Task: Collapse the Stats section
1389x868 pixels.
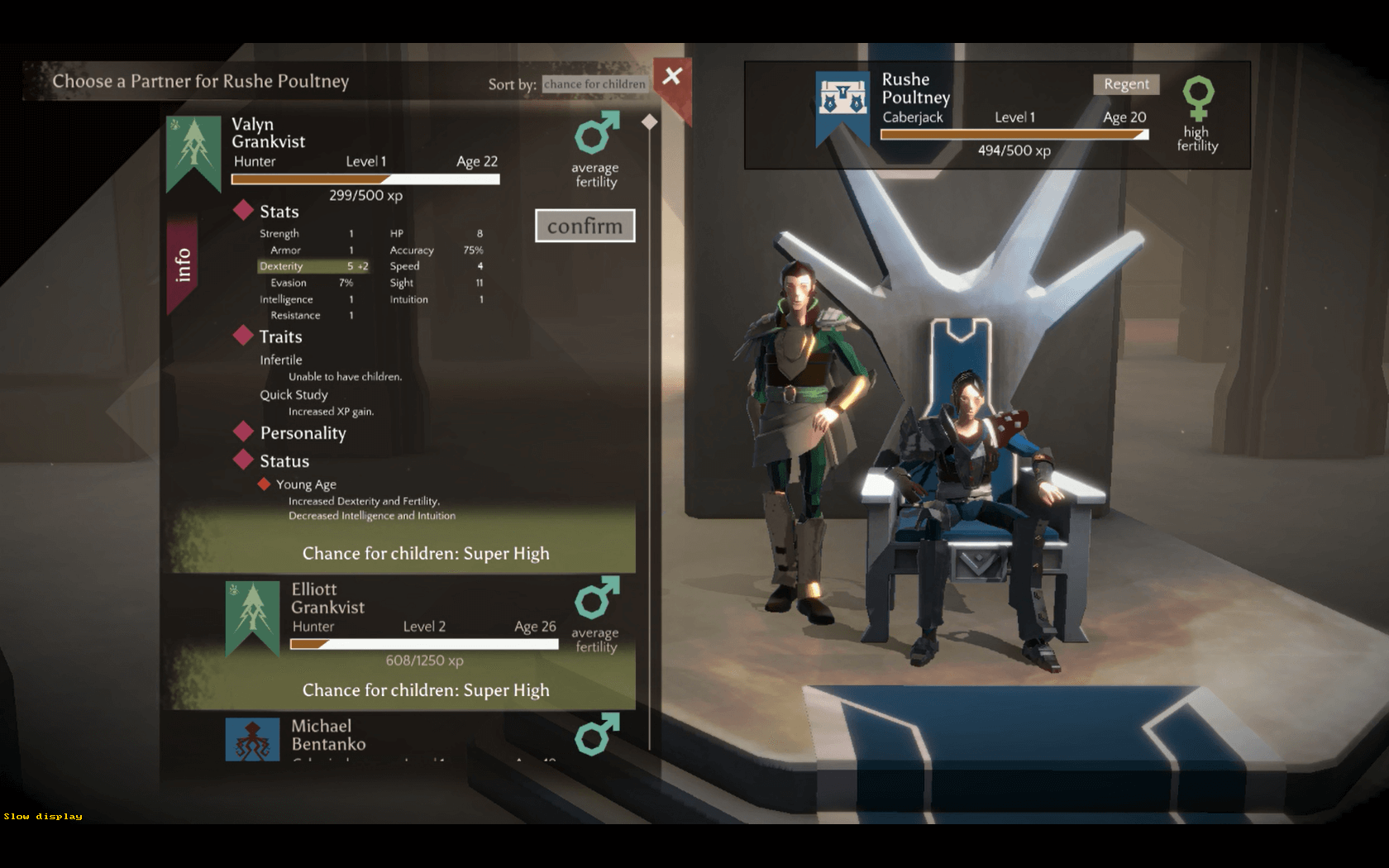Action: click(x=278, y=212)
